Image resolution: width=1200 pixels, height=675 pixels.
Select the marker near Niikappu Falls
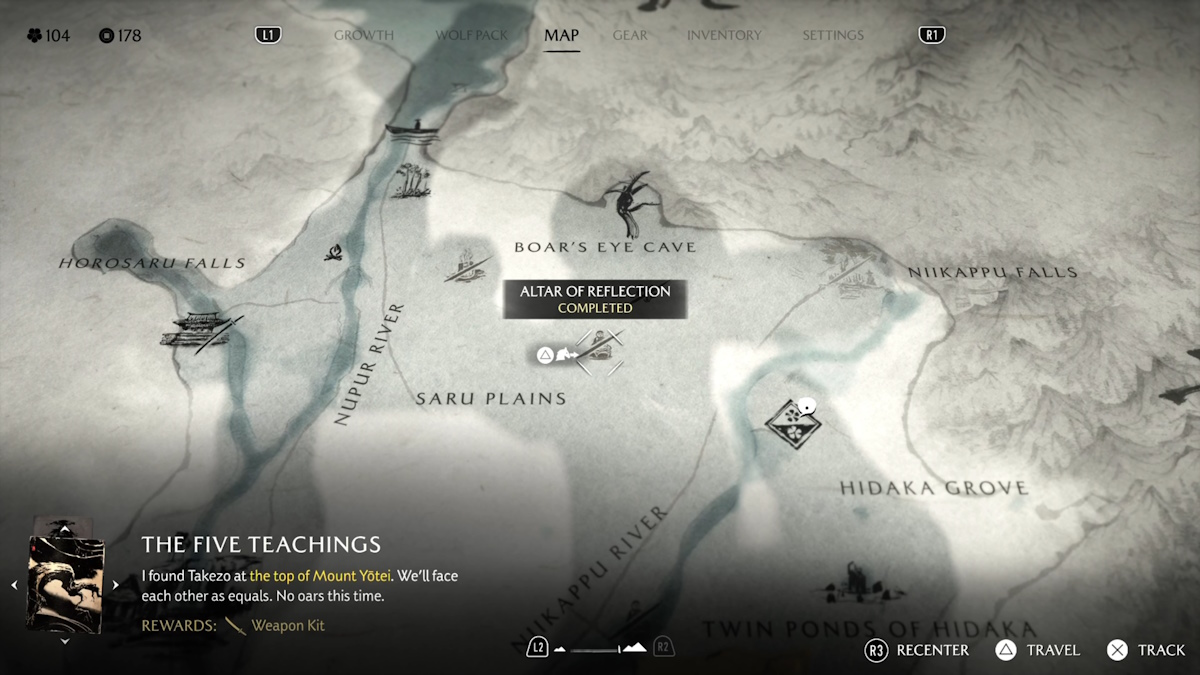coord(850,280)
